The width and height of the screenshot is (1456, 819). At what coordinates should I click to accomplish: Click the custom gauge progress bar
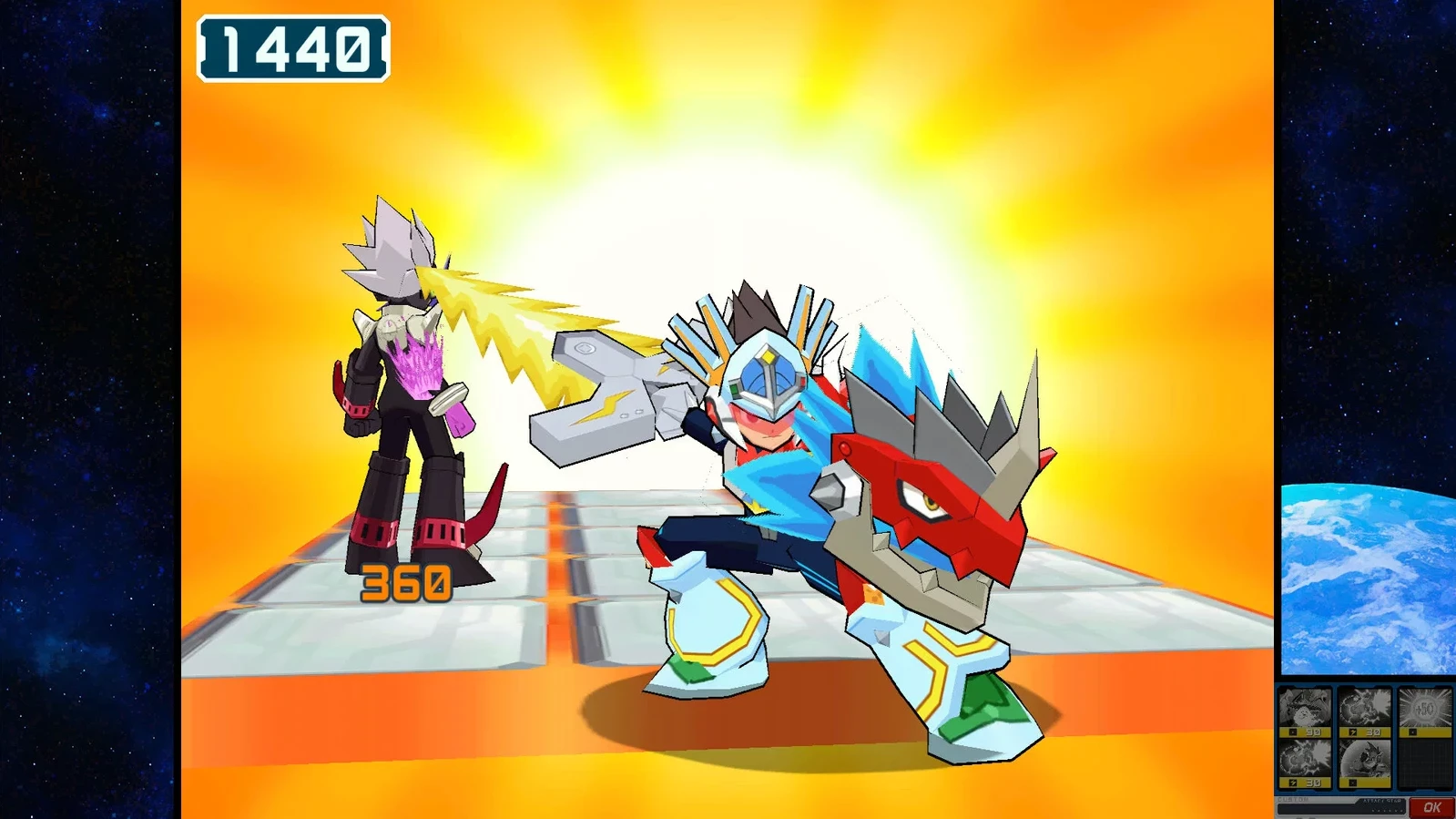coord(1319,807)
